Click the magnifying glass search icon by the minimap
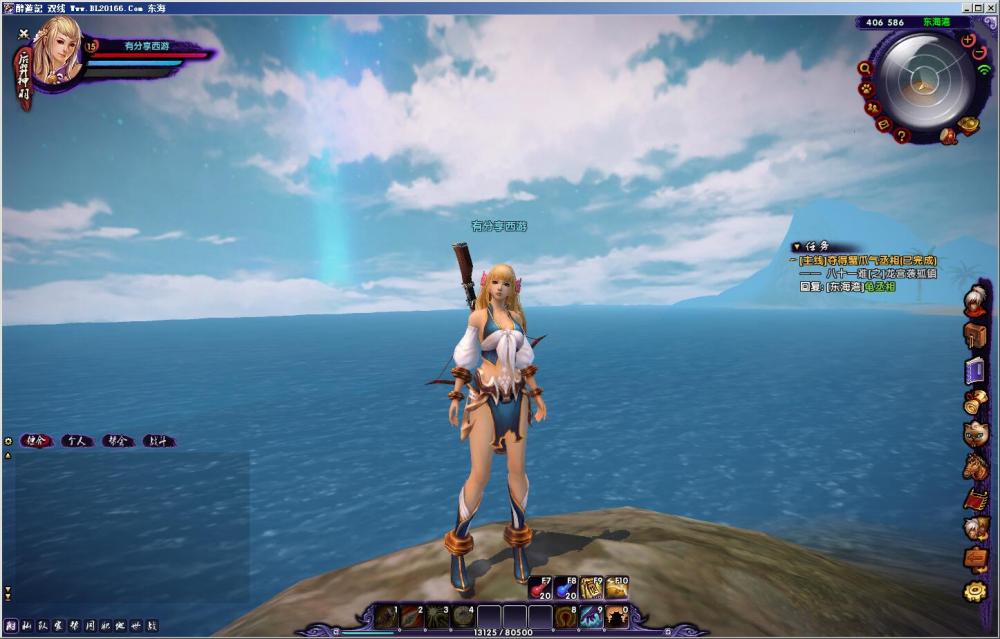The height and width of the screenshot is (639, 1000). (865, 69)
